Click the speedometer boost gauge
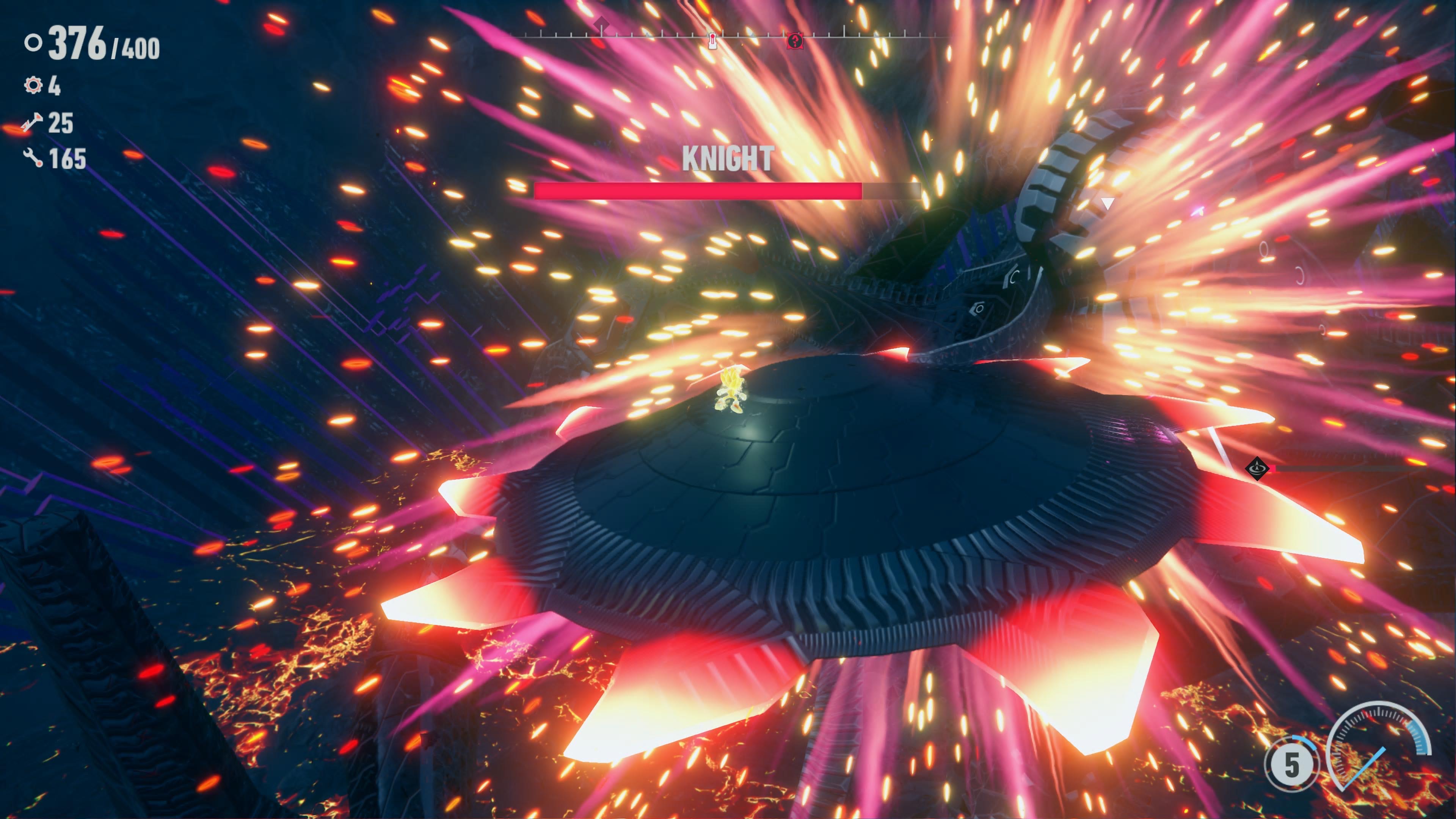Image resolution: width=1456 pixels, height=819 pixels. point(1379,746)
